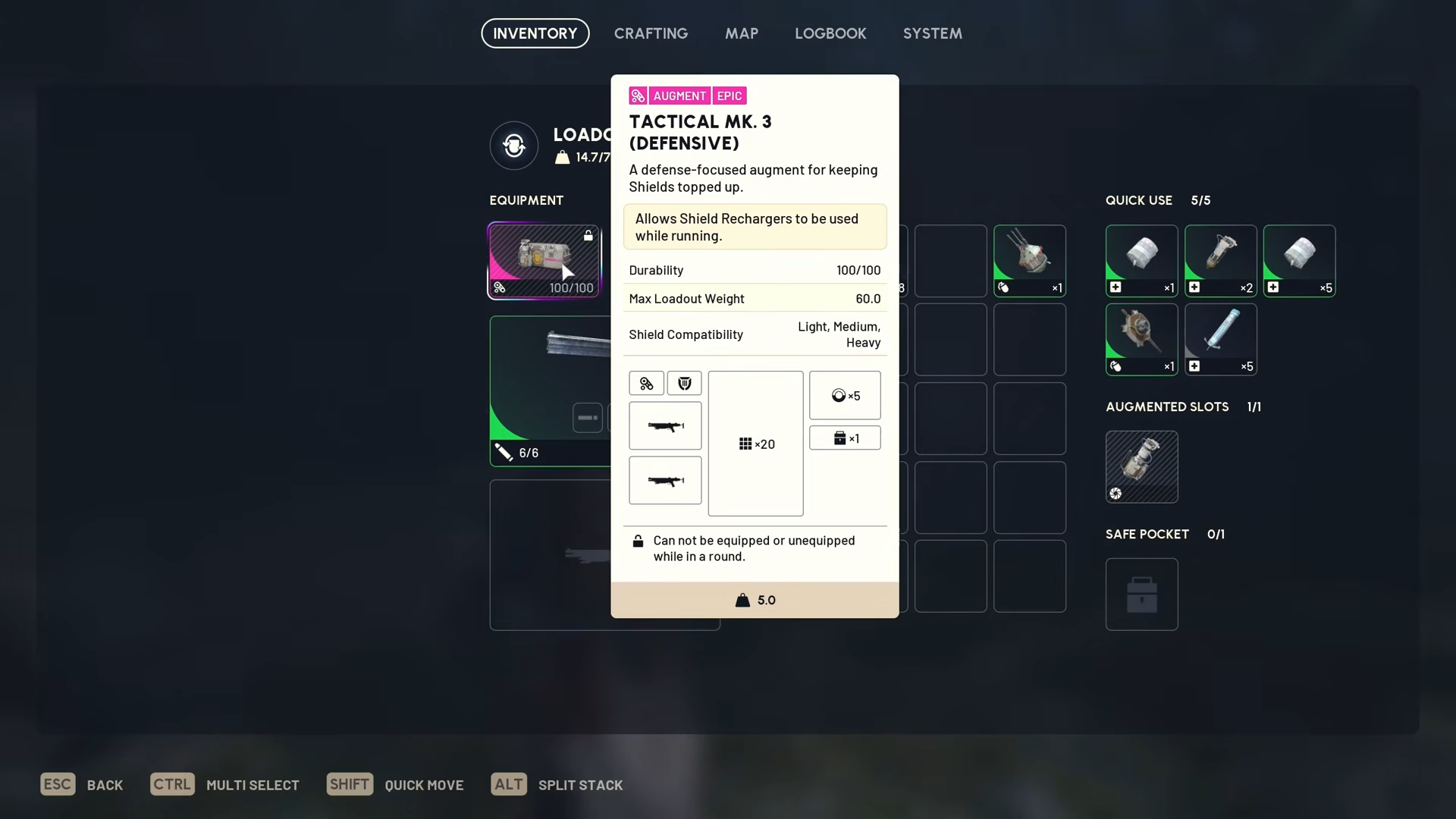Select the x2 shield recharger canister
The height and width of the screenshot is (819, 1456).
[x=1220, y=260]
